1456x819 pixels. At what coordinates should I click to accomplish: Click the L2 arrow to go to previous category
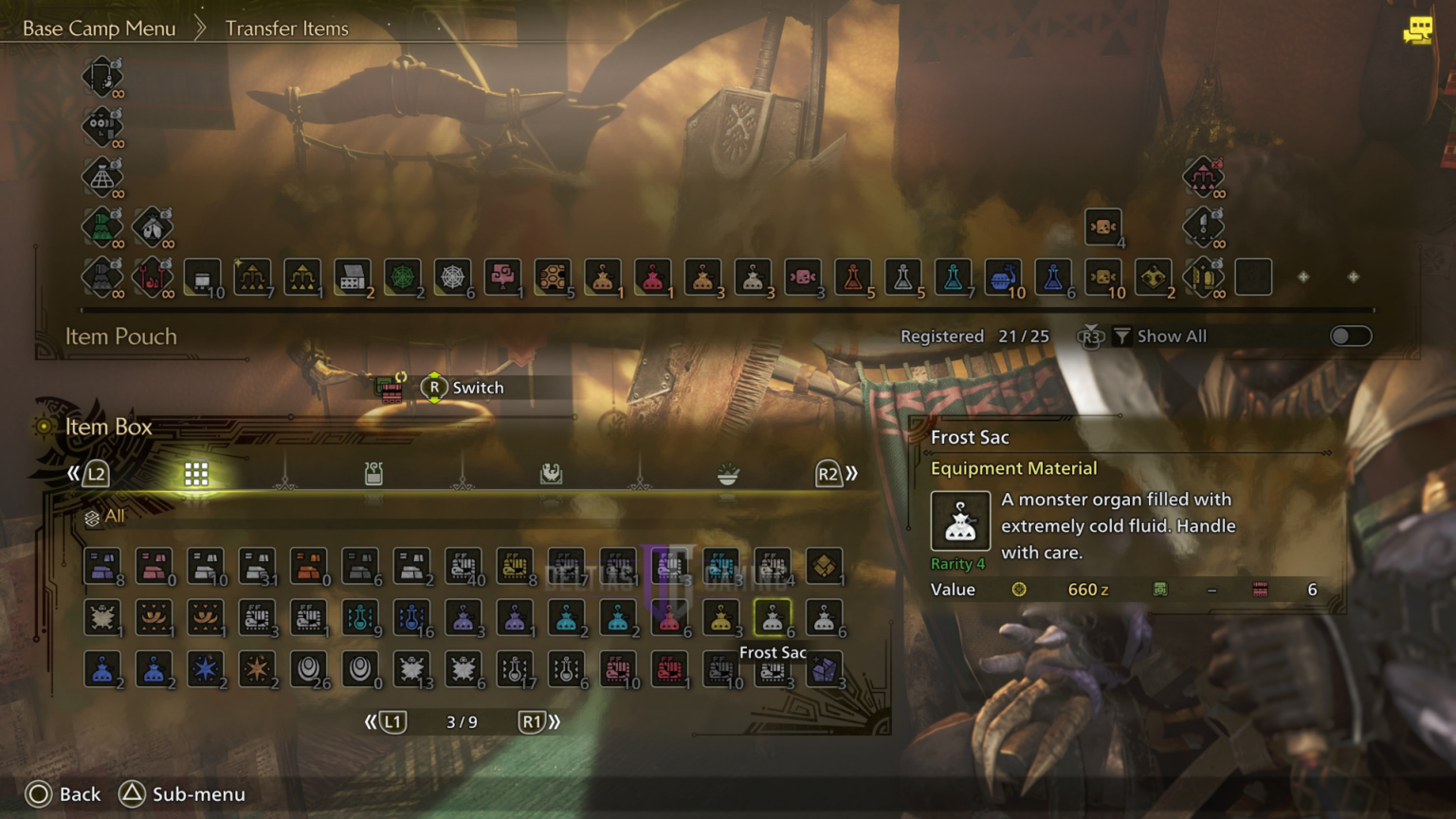coord(95,473)
